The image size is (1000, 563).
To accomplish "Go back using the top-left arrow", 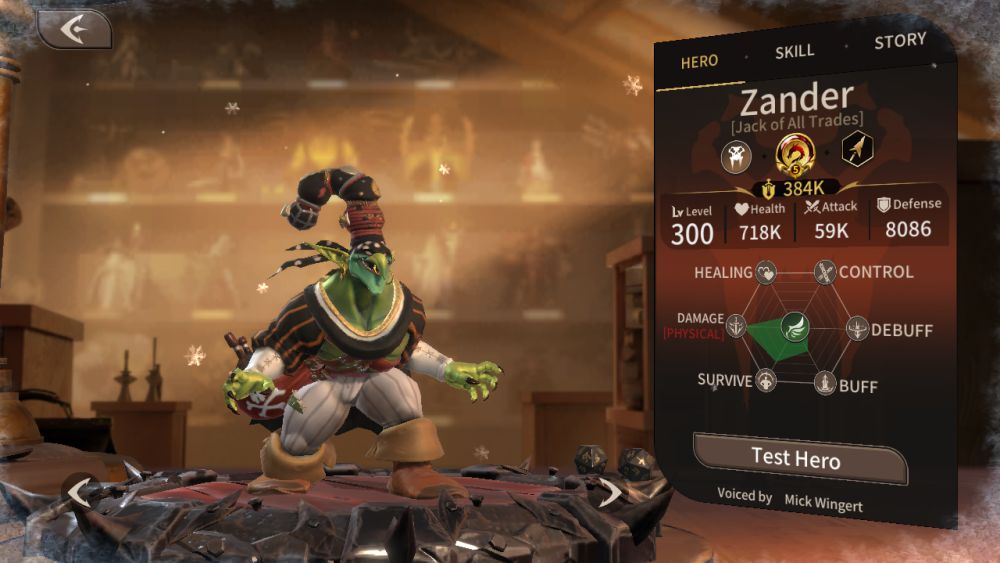I will click(x=74, y=30).
